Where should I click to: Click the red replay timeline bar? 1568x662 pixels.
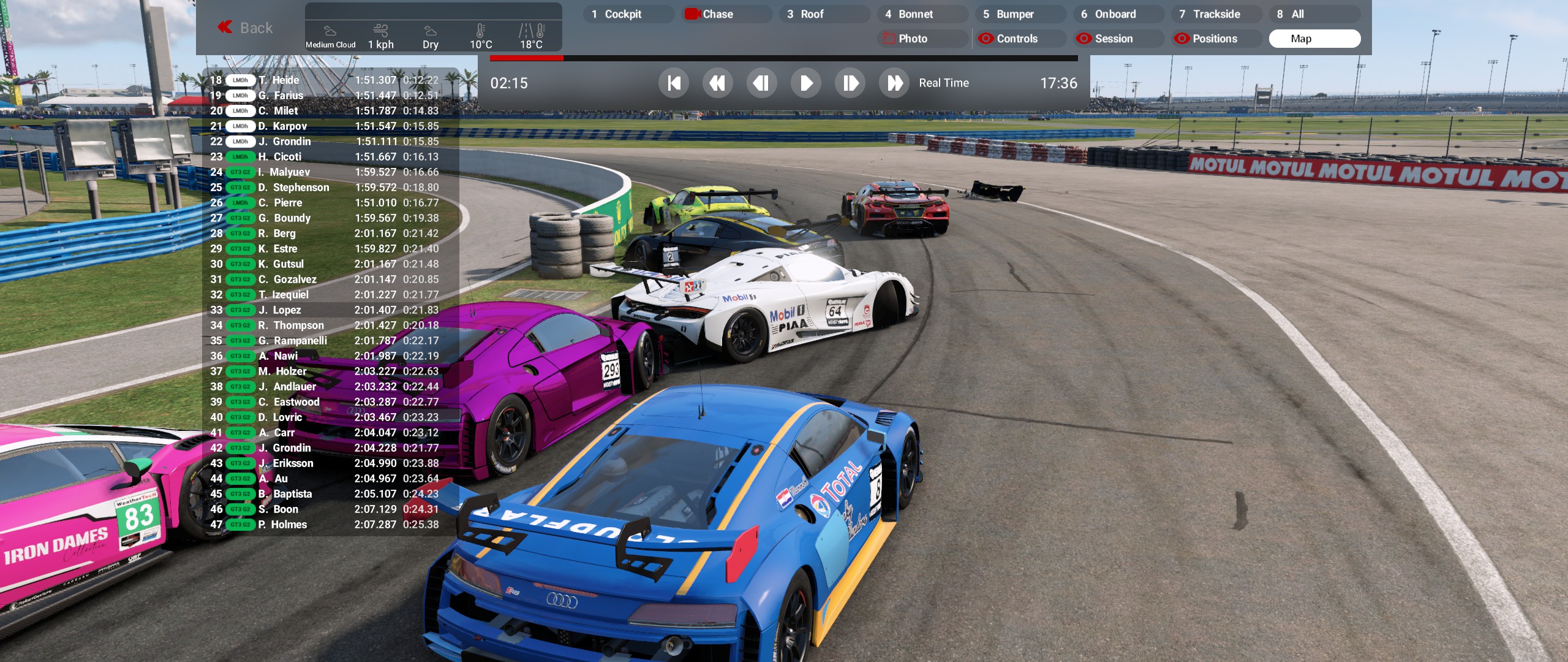[527, 58]
